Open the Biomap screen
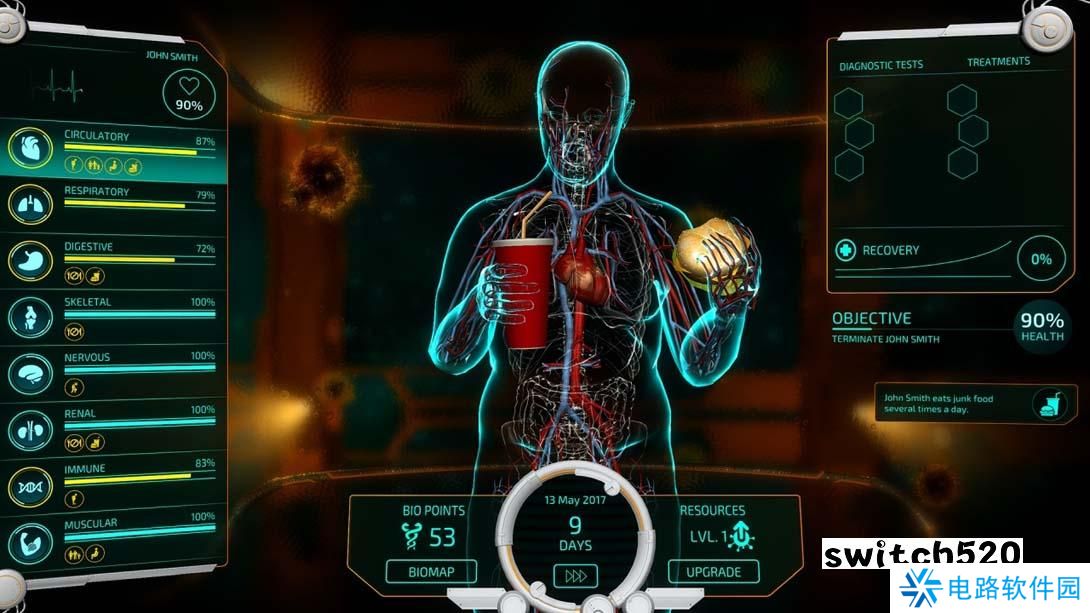The width and height of the screenshot is (1090, 613). click(x=431, y=572)
